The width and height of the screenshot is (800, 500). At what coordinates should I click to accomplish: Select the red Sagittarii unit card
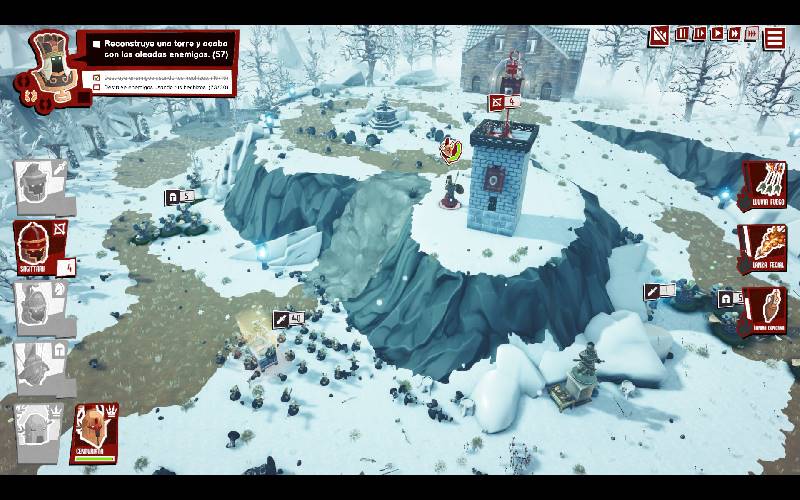40,247
